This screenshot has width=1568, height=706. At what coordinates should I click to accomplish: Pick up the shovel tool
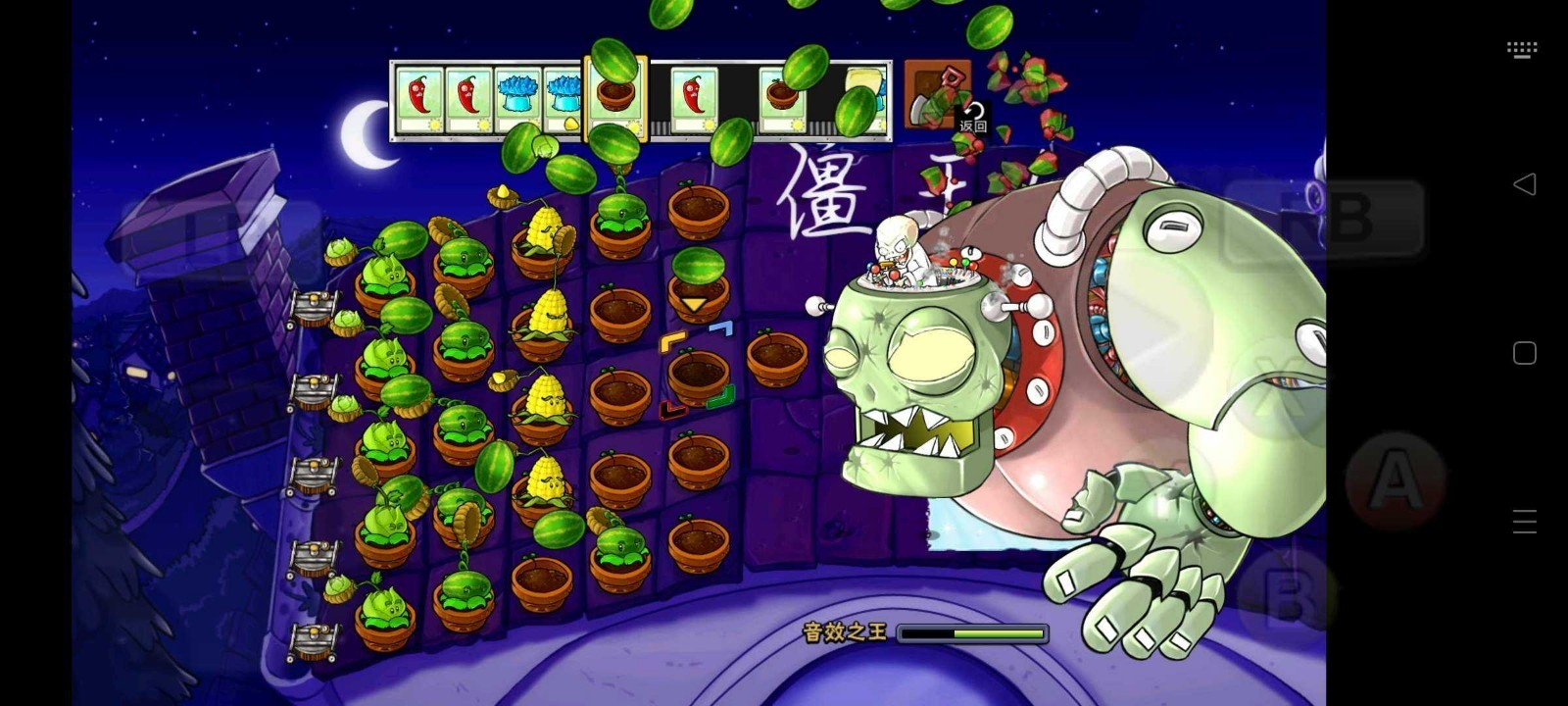pos(936,93)
